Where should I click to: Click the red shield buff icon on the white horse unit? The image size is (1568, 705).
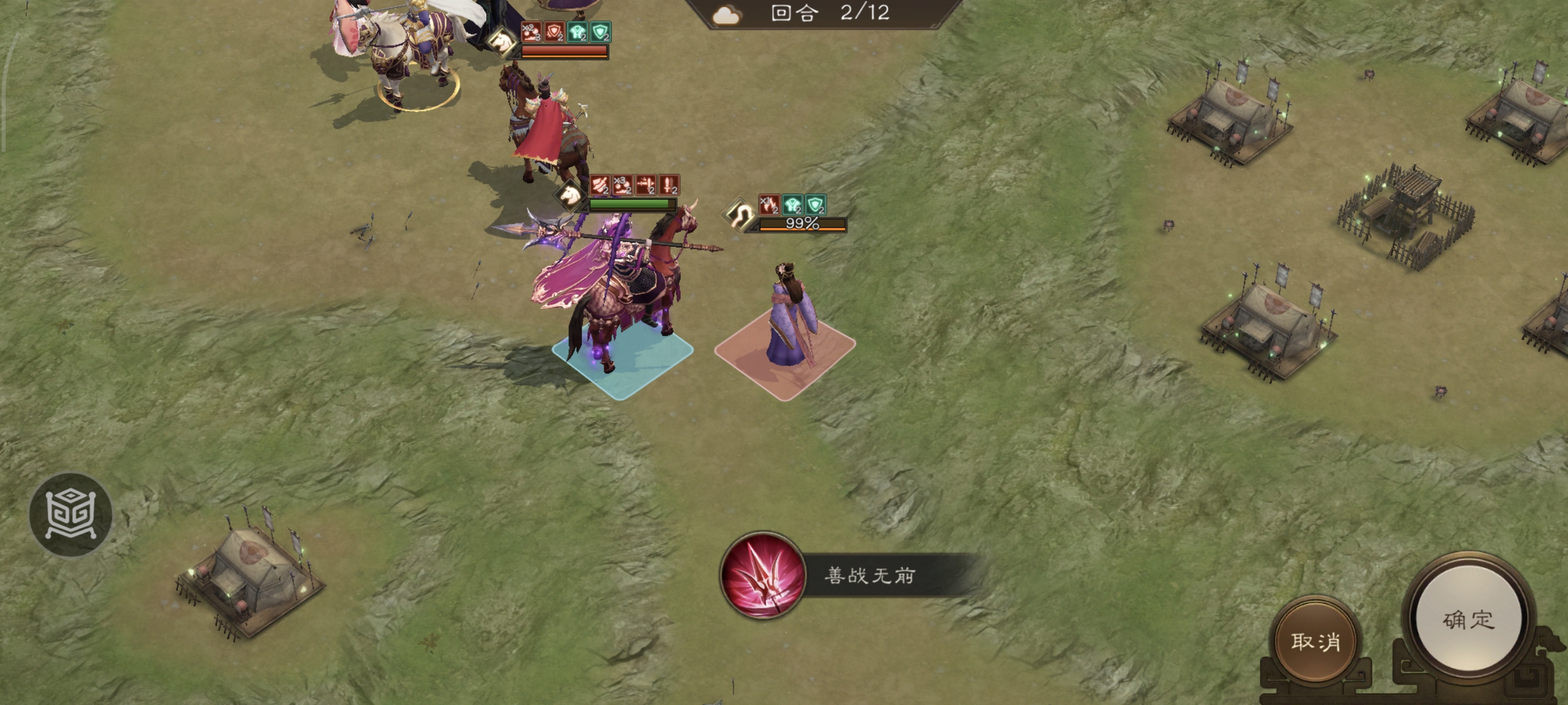click(554, 32)
